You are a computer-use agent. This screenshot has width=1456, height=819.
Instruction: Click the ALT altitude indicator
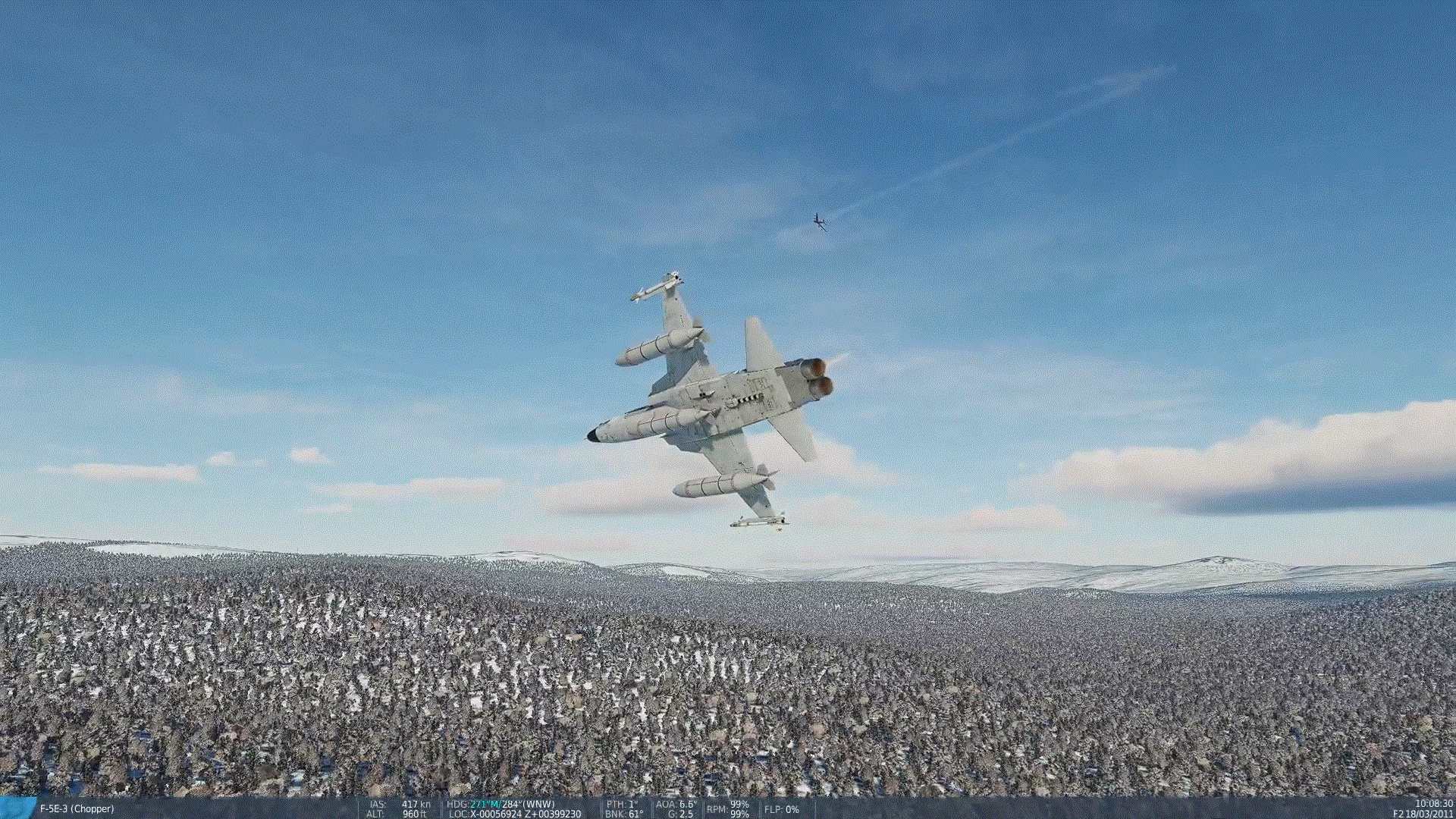point(402,814)
